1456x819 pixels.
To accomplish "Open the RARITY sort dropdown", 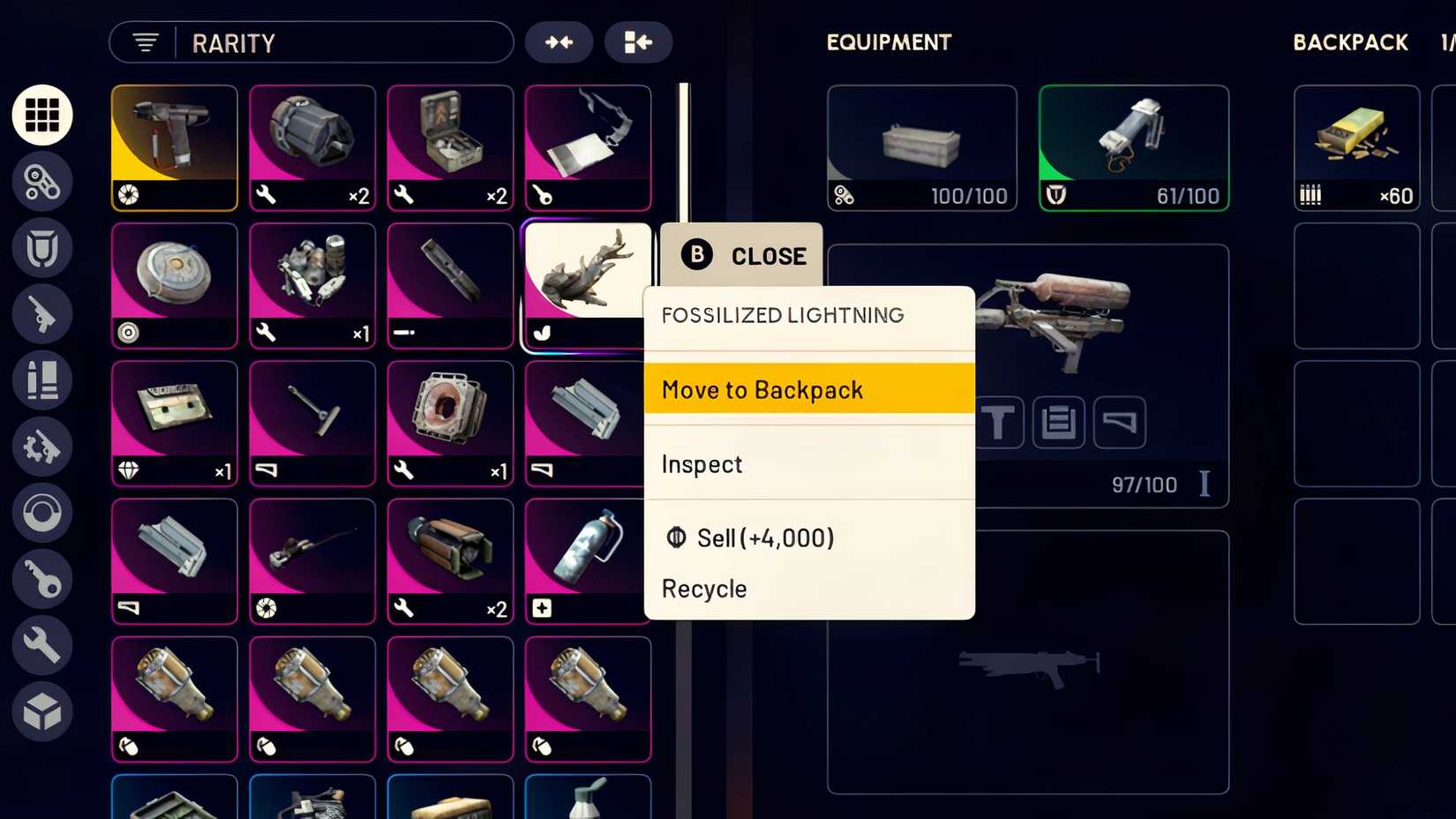I will [x=234, y=42].
